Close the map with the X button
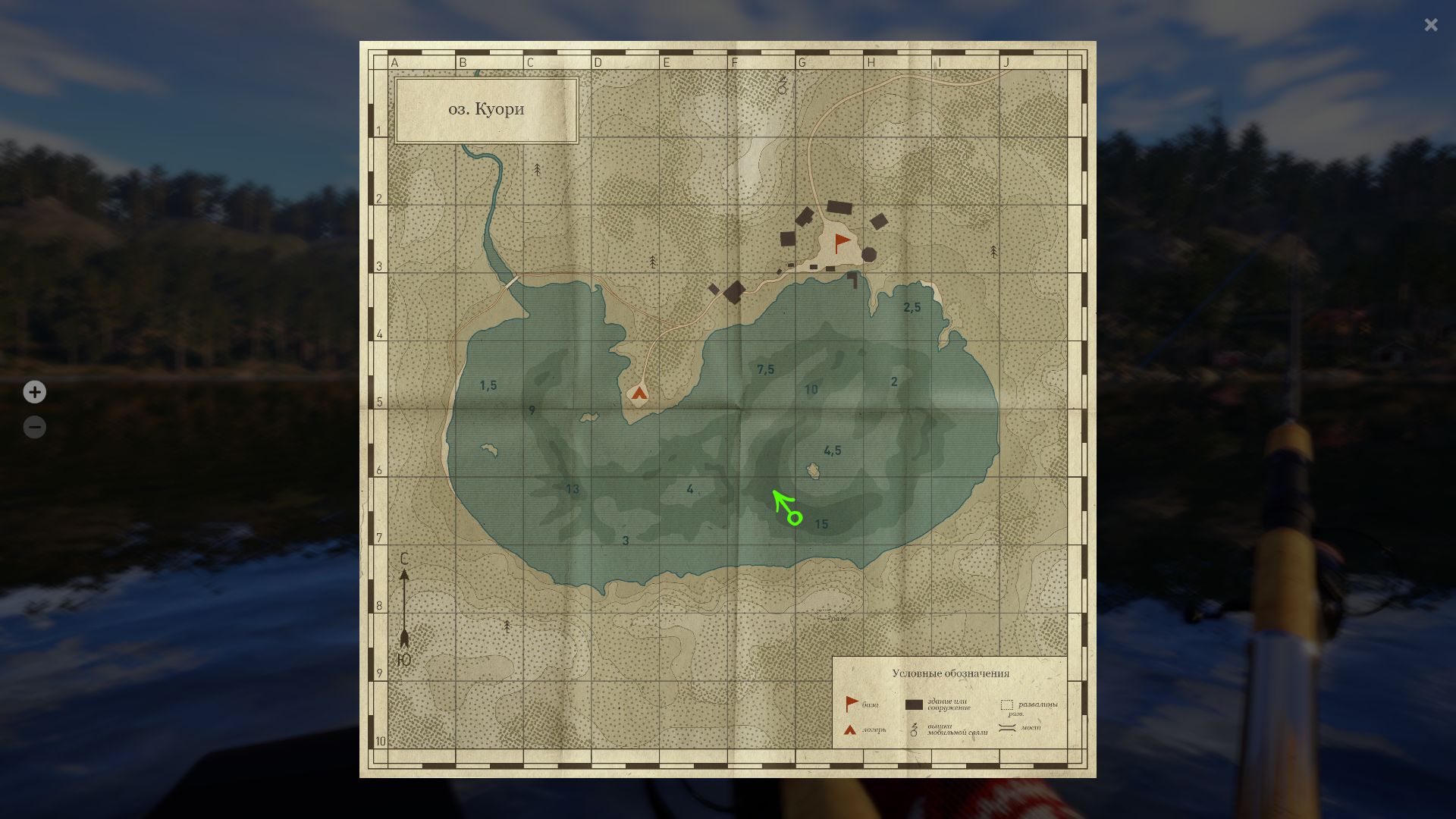Image resolution: width=1456 pixels, height=819 pixels. click(x=1430, y=25)
